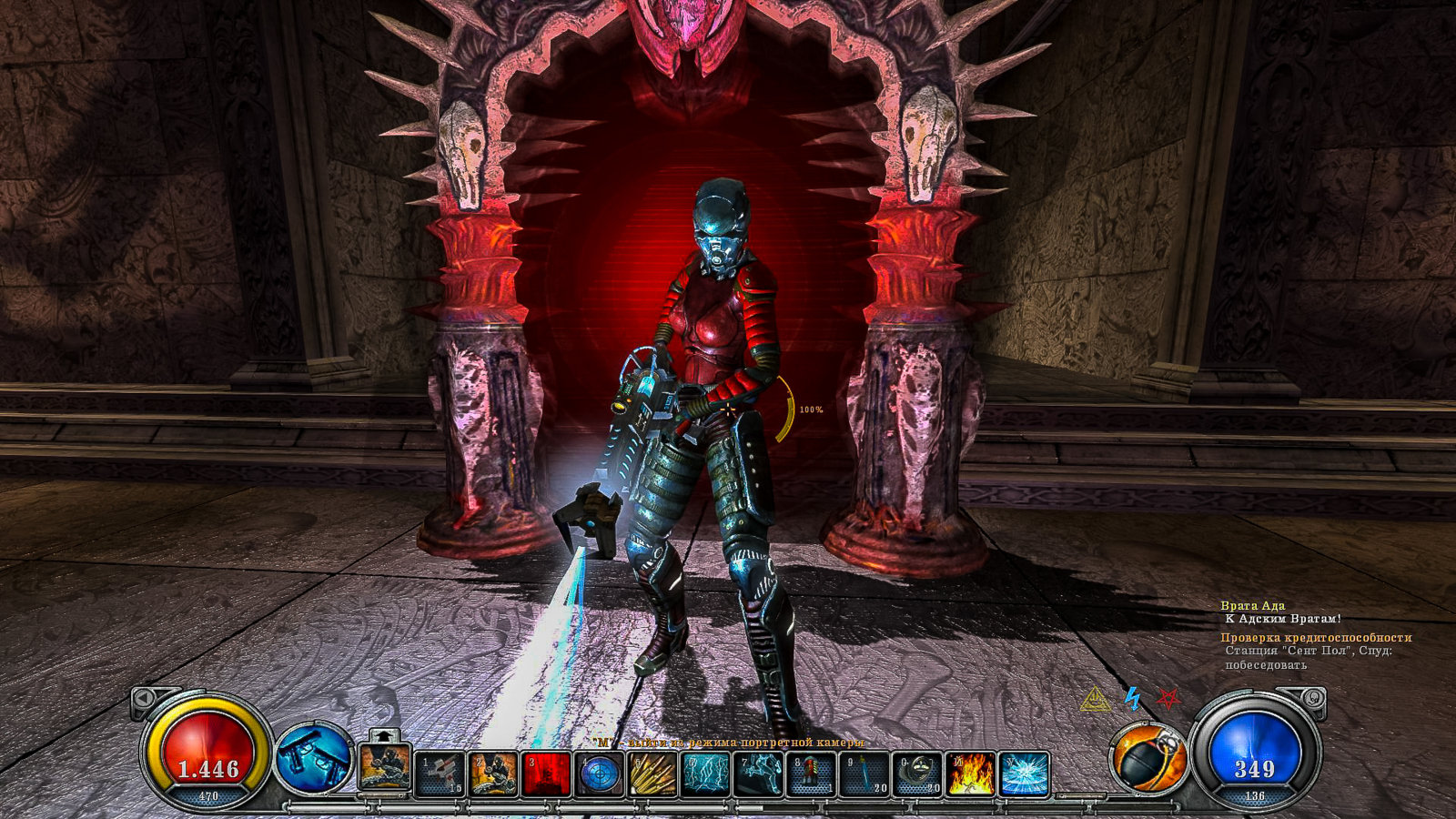
Task: Activate the ice burst skill
Action: 1024,773
